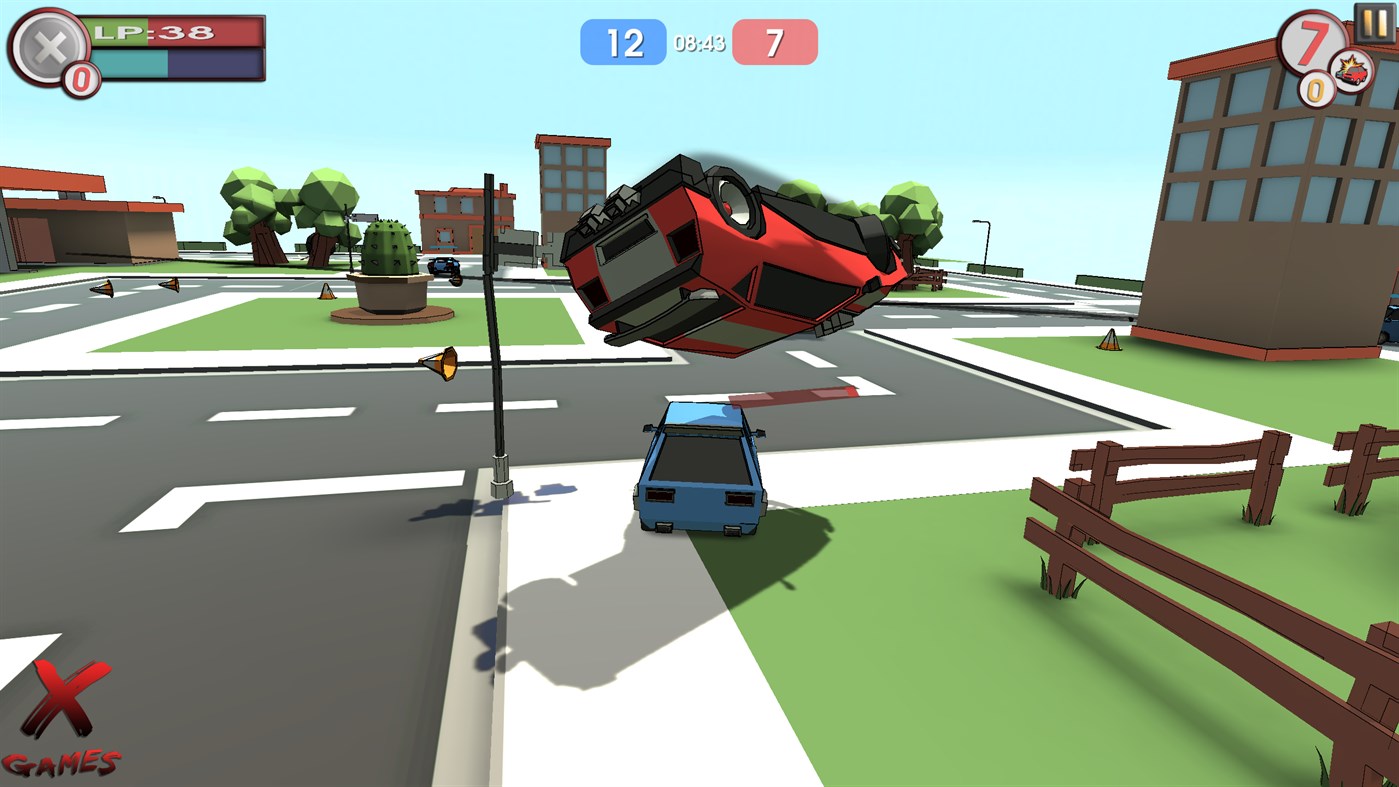Click the LP:38 health bar

(x=170, y=31)
